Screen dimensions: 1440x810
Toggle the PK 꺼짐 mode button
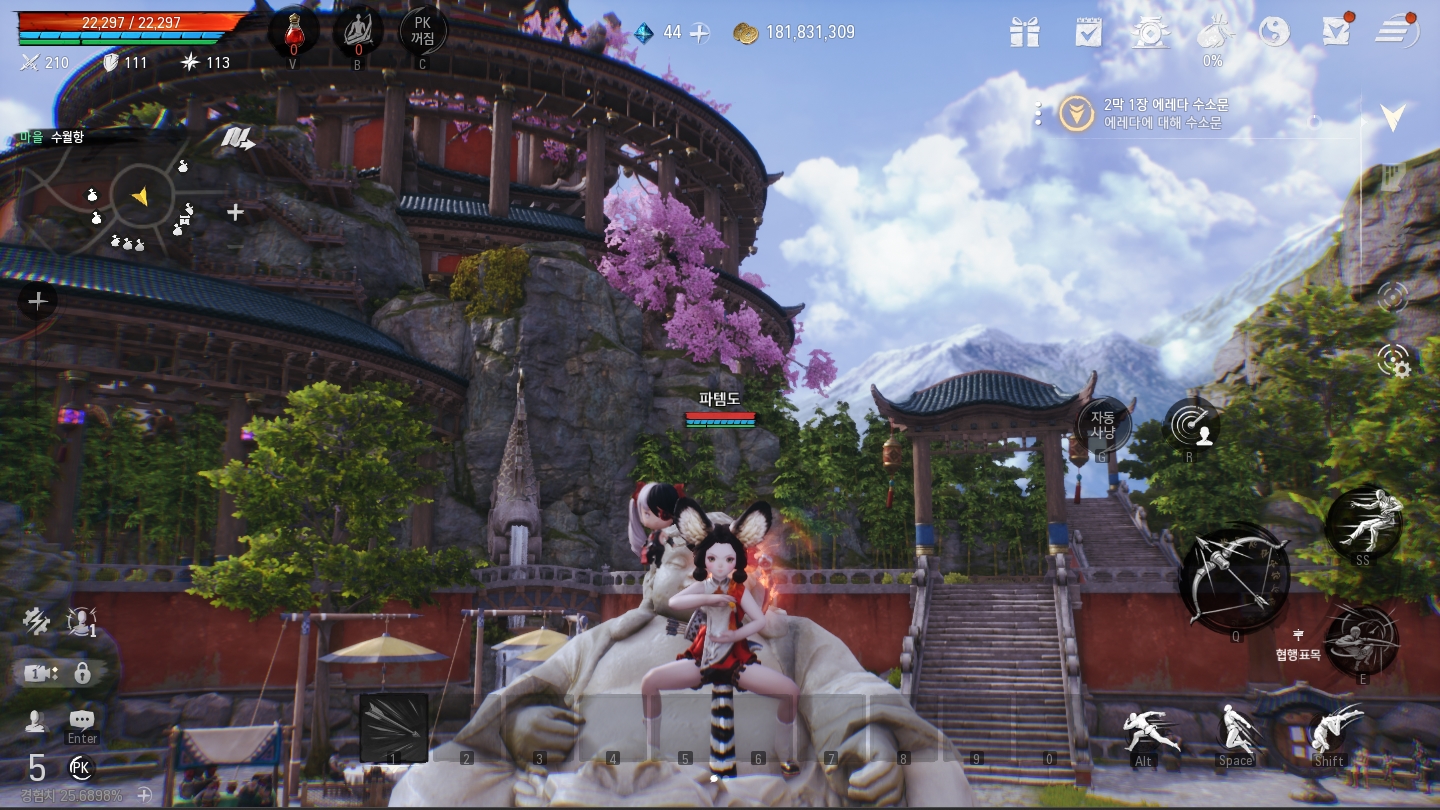(422, 32)
